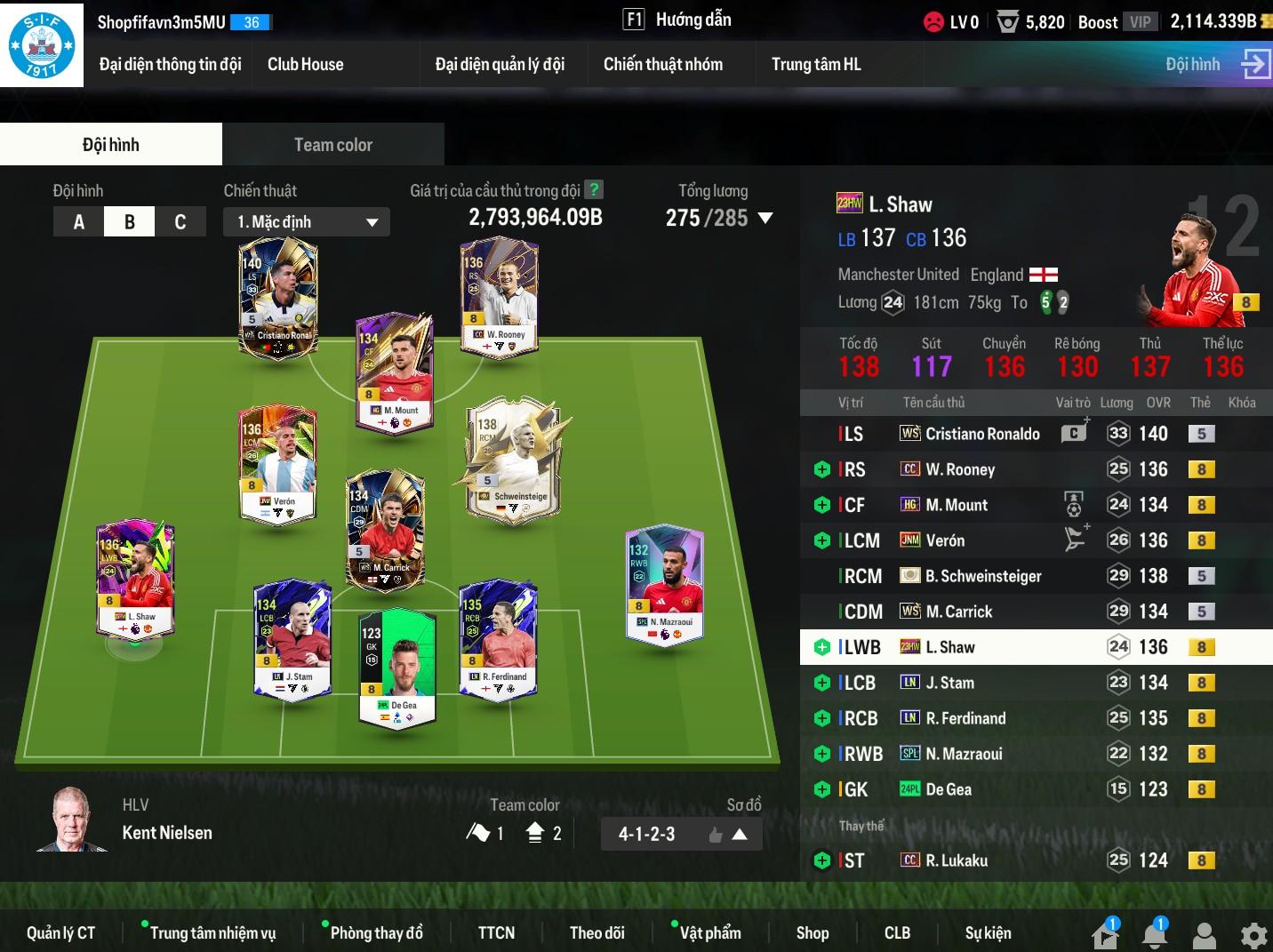Expand the Tổng lương salary arrow

coord(765,218)
